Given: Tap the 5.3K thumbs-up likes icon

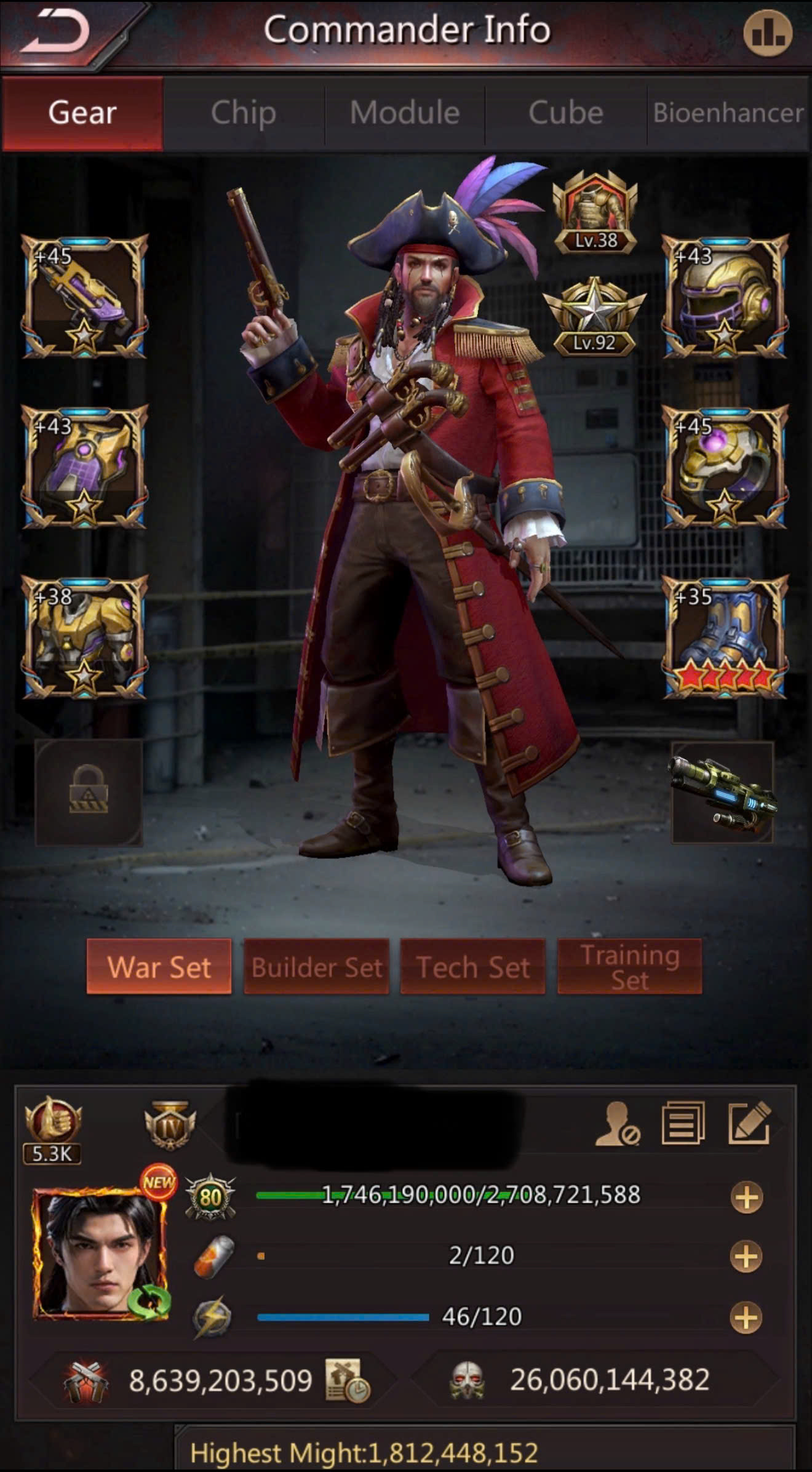Looking at the screenshot, I should (x=52, y=1121).
